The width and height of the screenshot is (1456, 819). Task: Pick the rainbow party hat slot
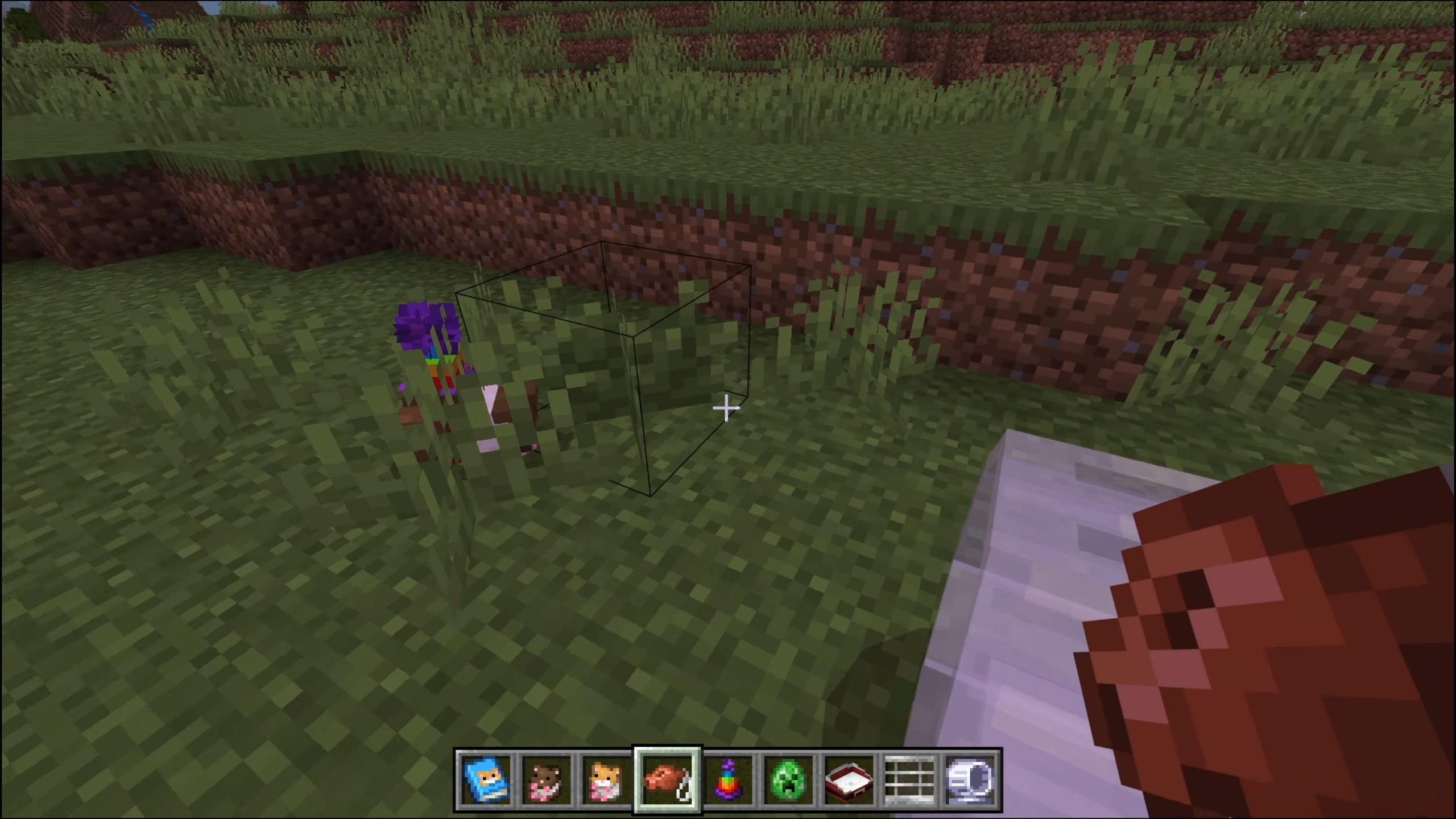[x=729, y=779]
